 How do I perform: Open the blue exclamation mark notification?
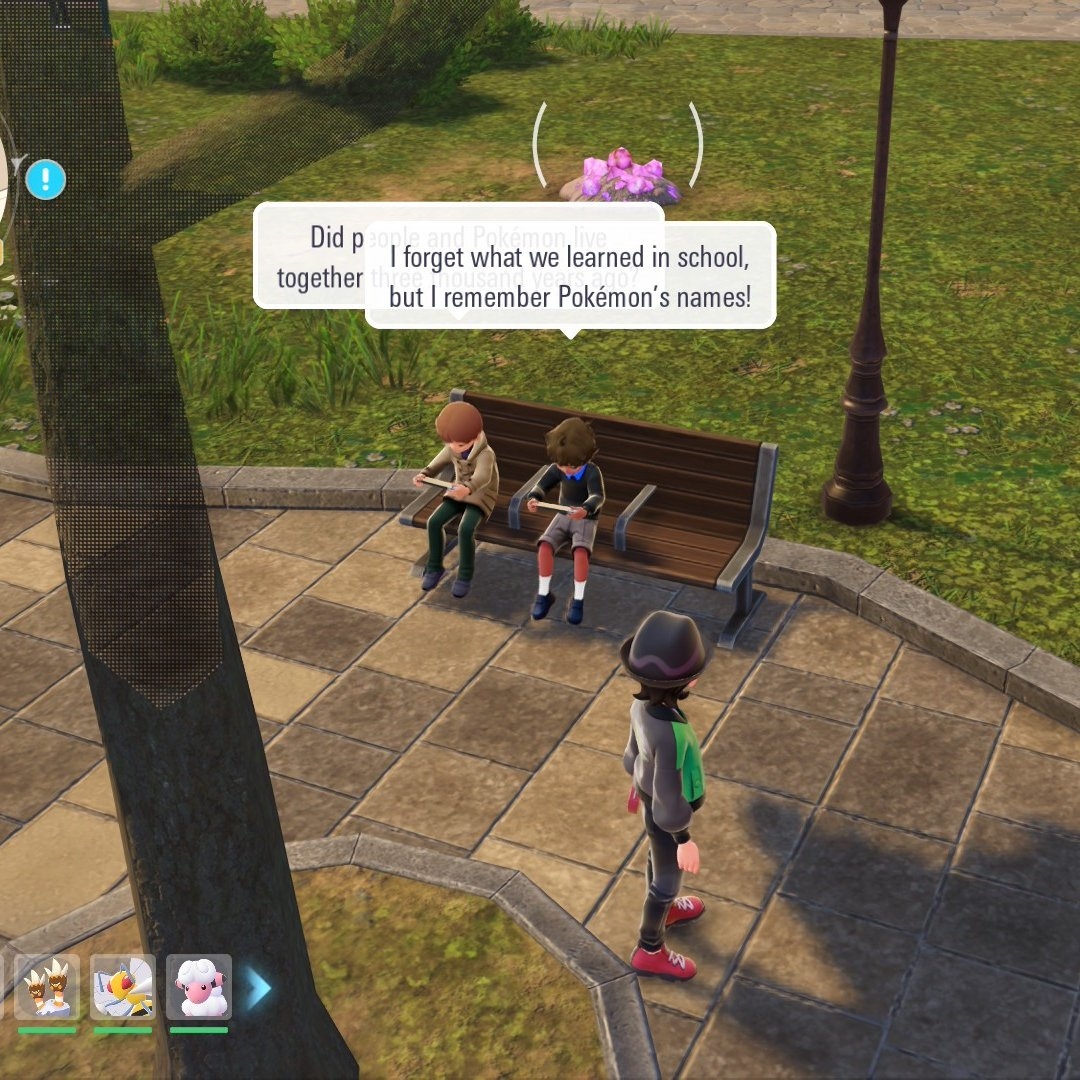click(46, 180)
